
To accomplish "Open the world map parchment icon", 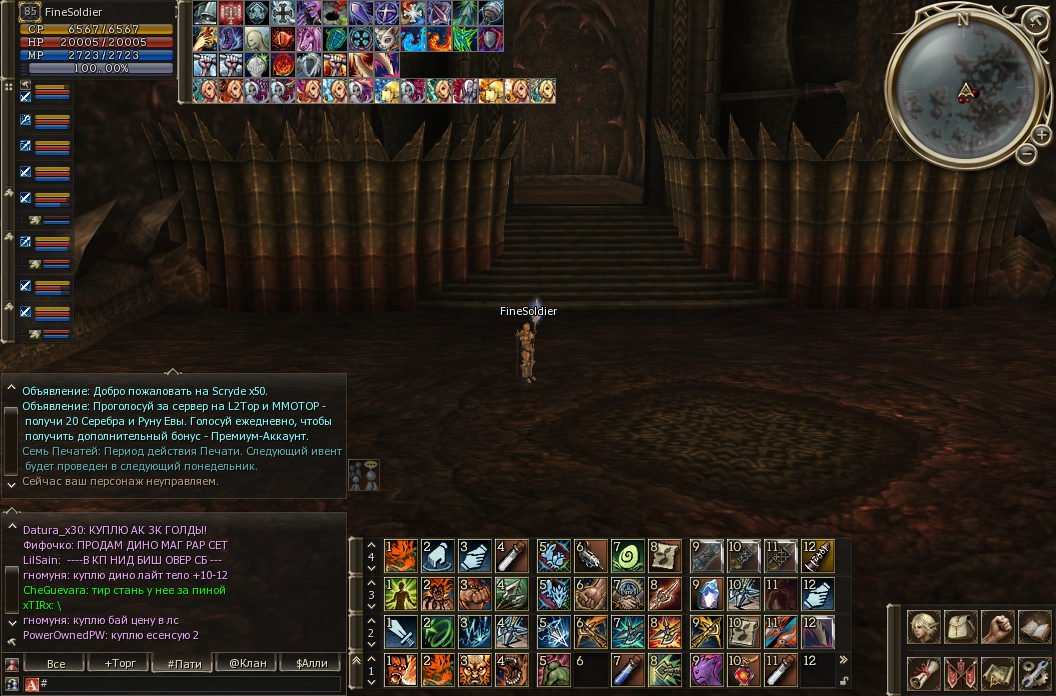I will pos(997,674).
